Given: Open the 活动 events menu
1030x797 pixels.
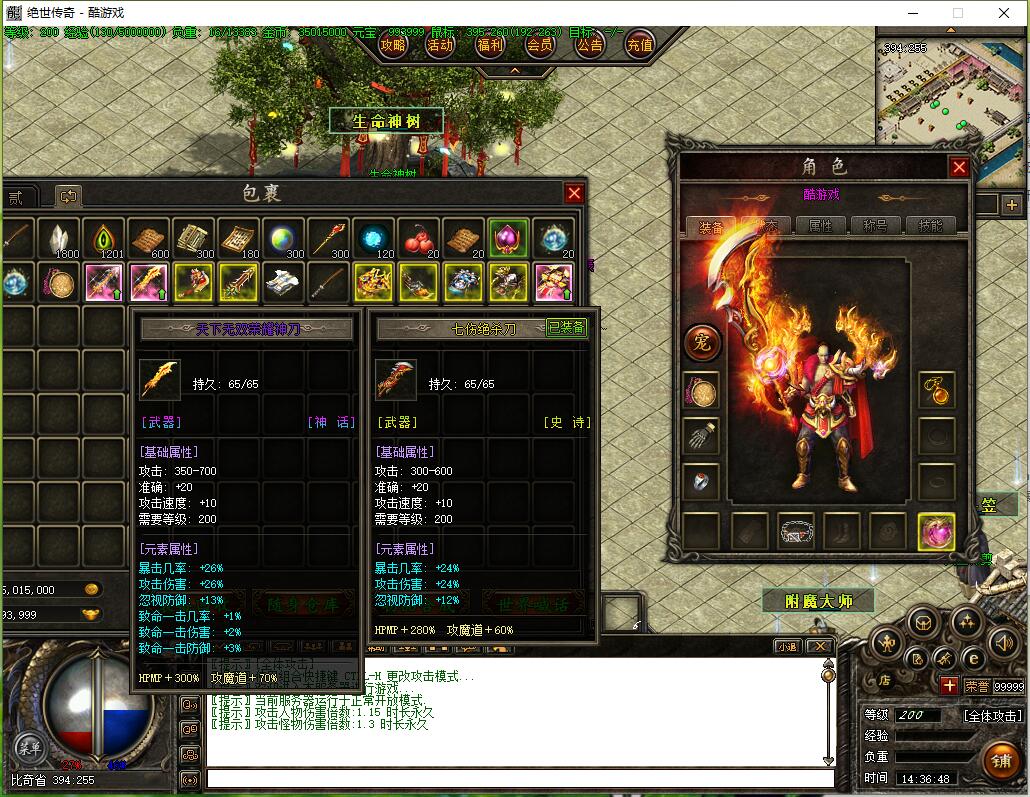Looking at the screenshot, I should click(441, 45).
